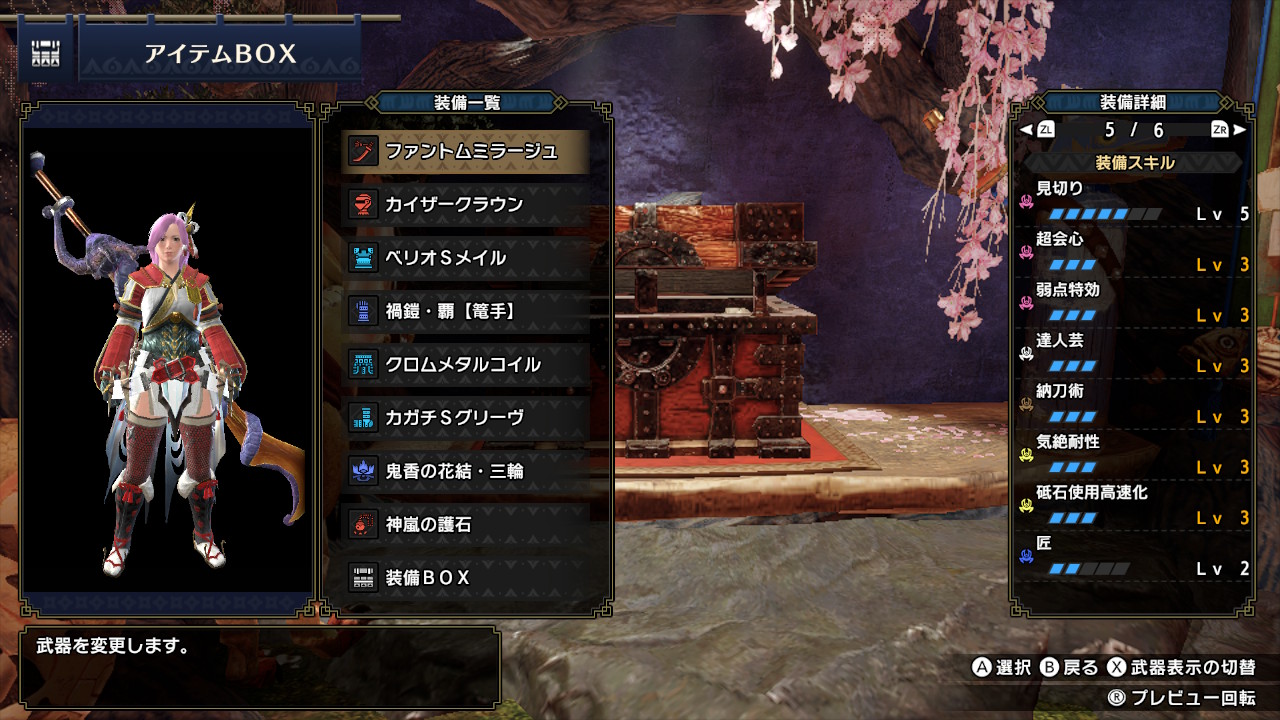Select the 禍鎧・覇【篭手】 gauntlet icon

pos(362,312)
